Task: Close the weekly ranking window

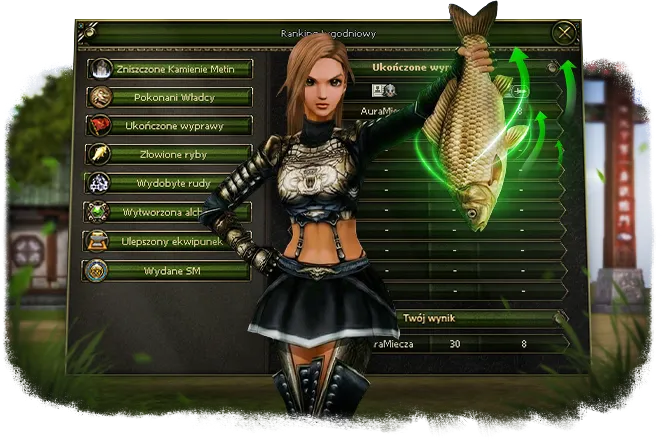Action: click(x=566, y=33)
